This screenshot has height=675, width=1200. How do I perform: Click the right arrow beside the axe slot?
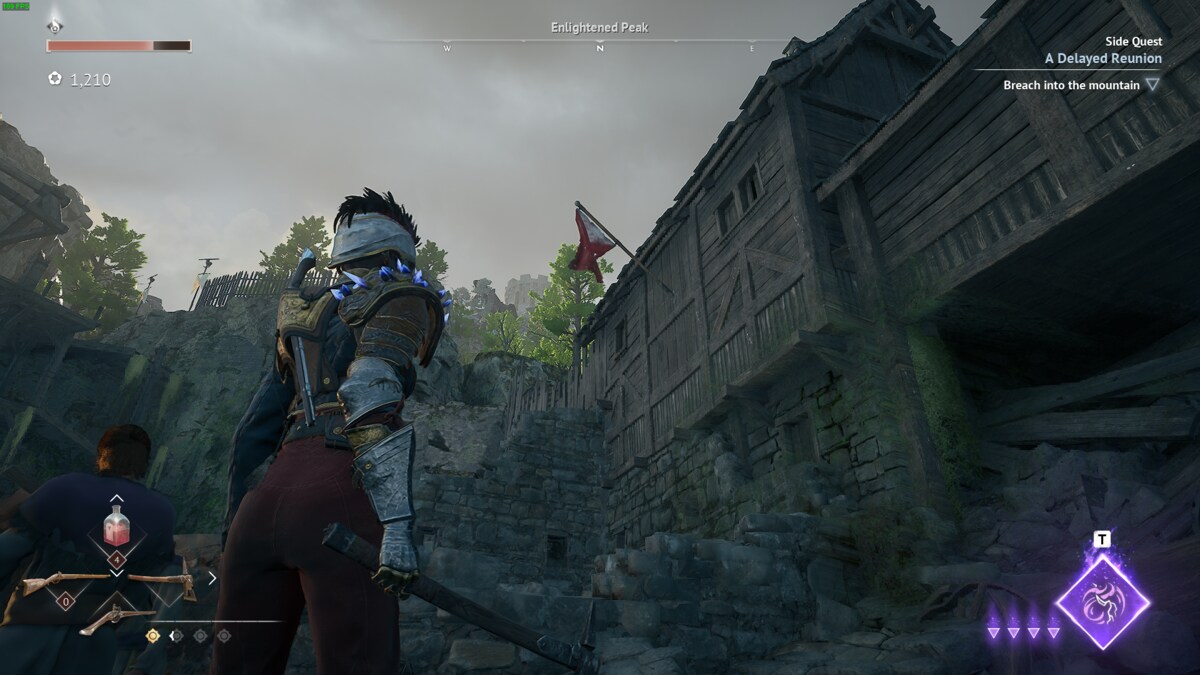212,577
